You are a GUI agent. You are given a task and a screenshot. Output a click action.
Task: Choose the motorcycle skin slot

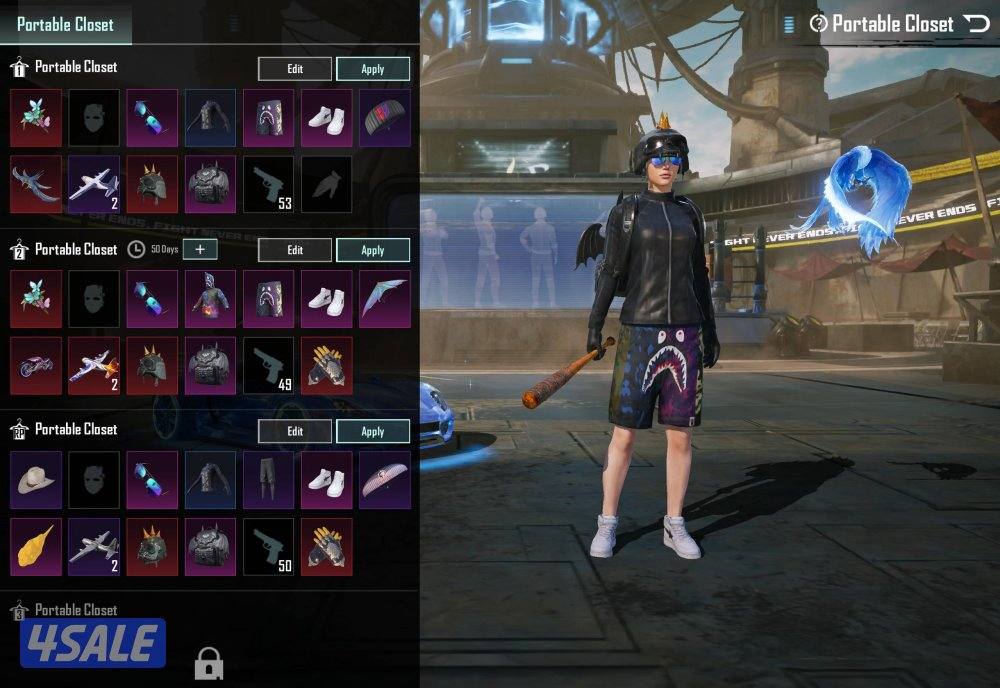[36, 365]
